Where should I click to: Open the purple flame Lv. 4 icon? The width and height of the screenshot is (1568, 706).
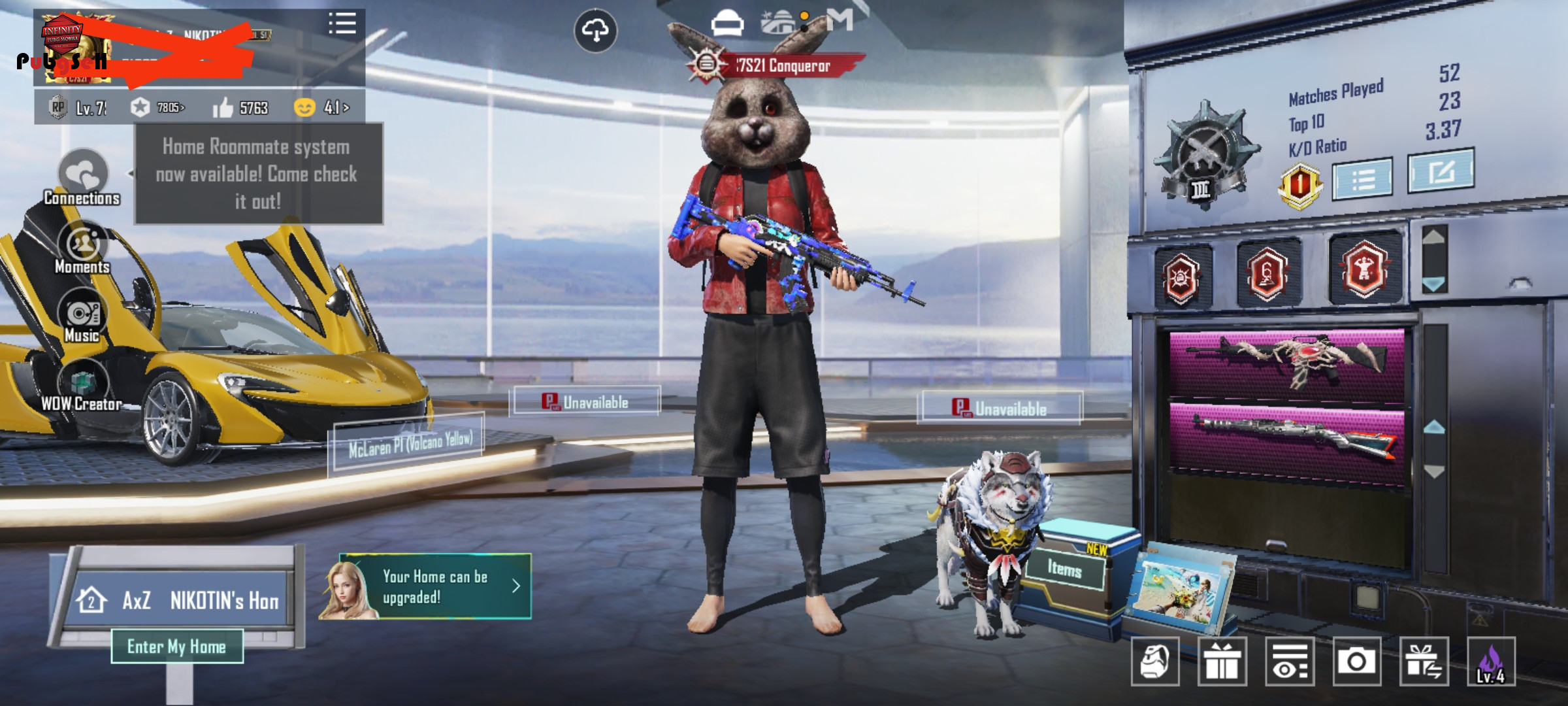pyautogui.click(x=1491, y=662)
